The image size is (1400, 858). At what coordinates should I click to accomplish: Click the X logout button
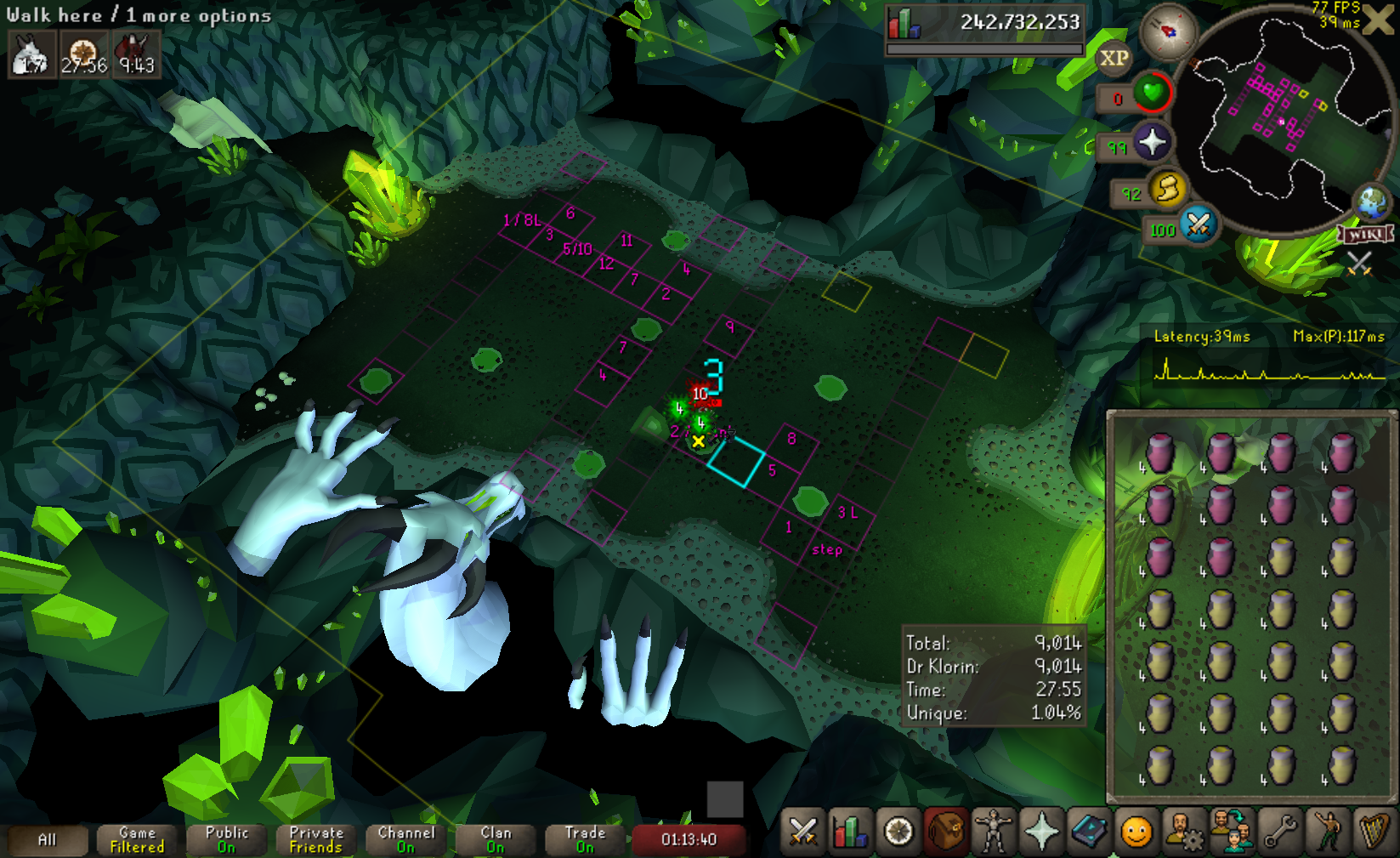[x=1379, y=20]
